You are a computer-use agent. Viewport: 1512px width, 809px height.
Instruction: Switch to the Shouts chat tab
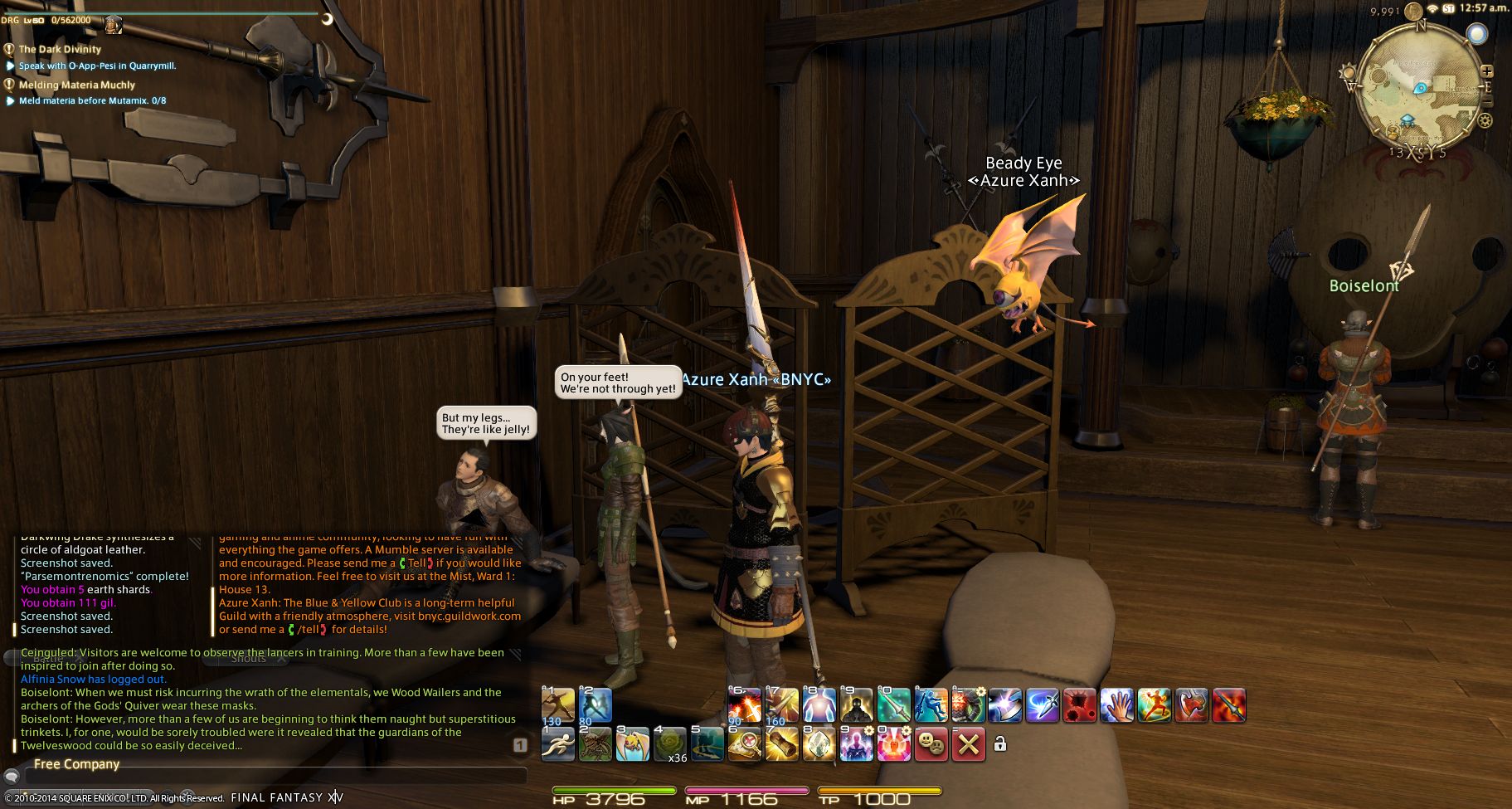click(x=248, y=658)
